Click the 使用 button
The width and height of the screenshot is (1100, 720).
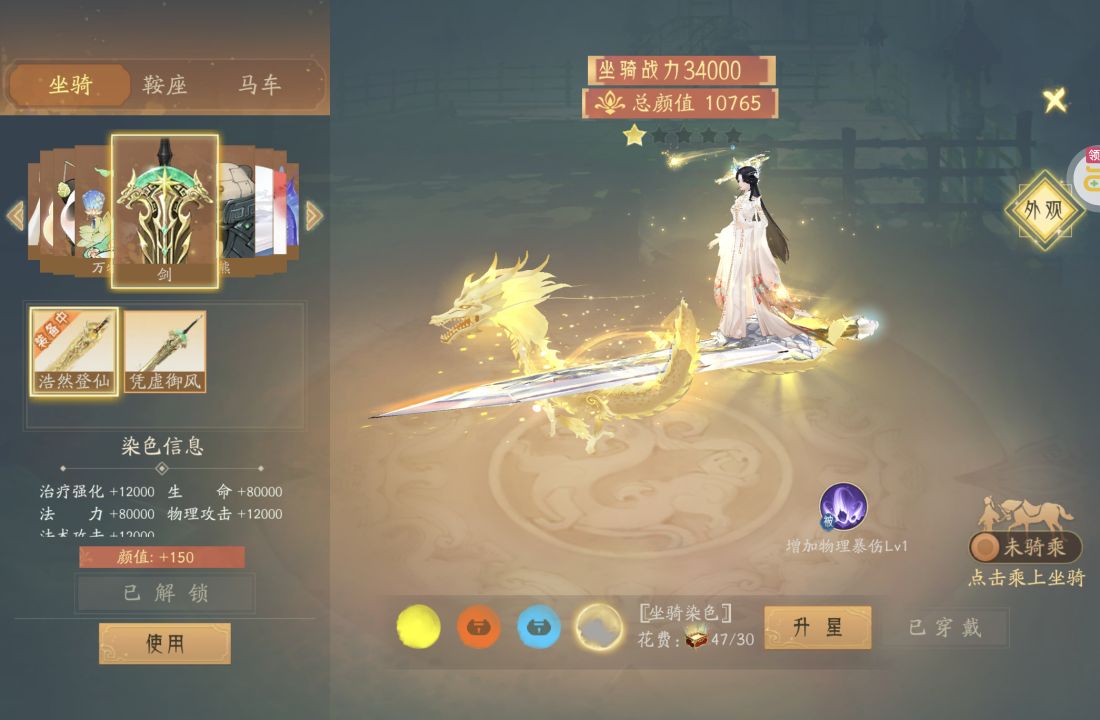165,643
